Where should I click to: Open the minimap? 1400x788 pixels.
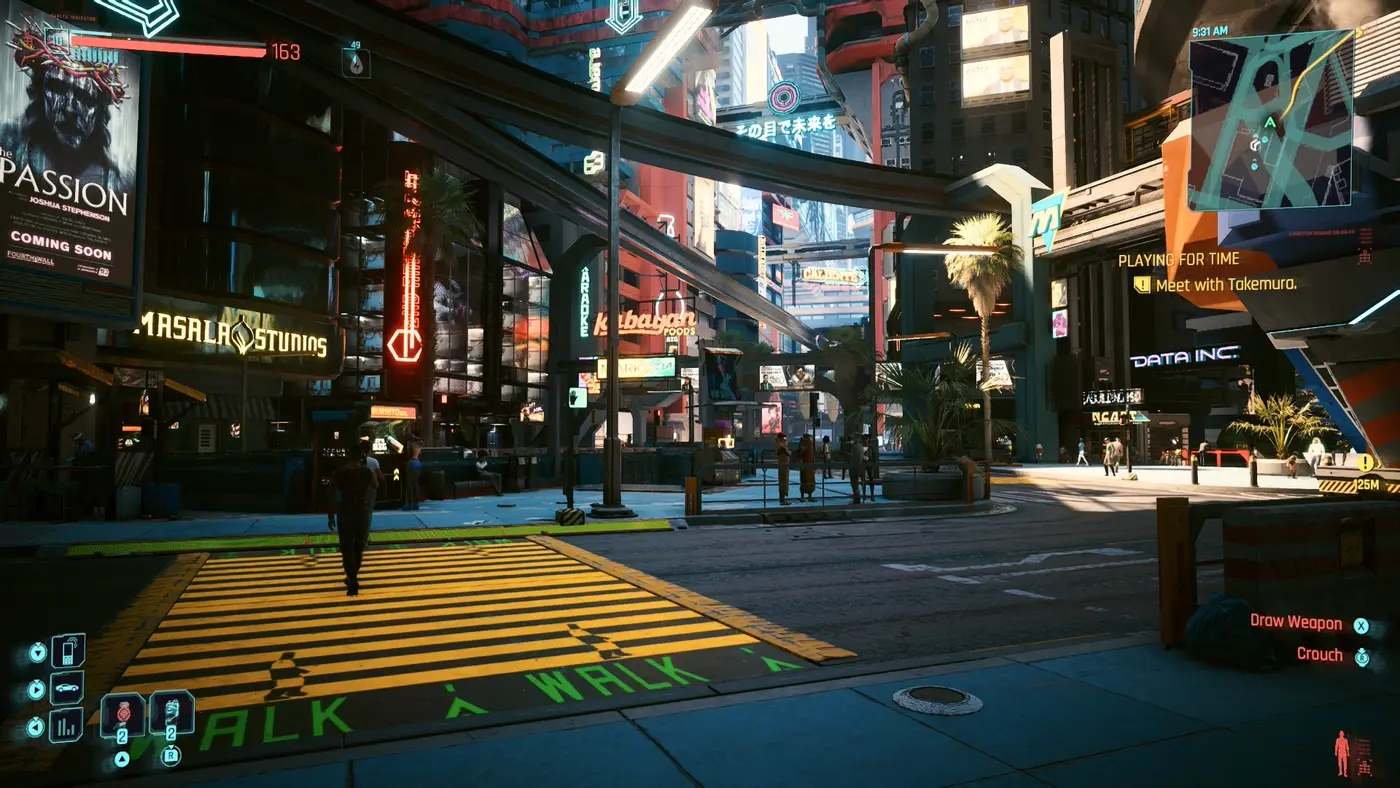click(1270, 120)
